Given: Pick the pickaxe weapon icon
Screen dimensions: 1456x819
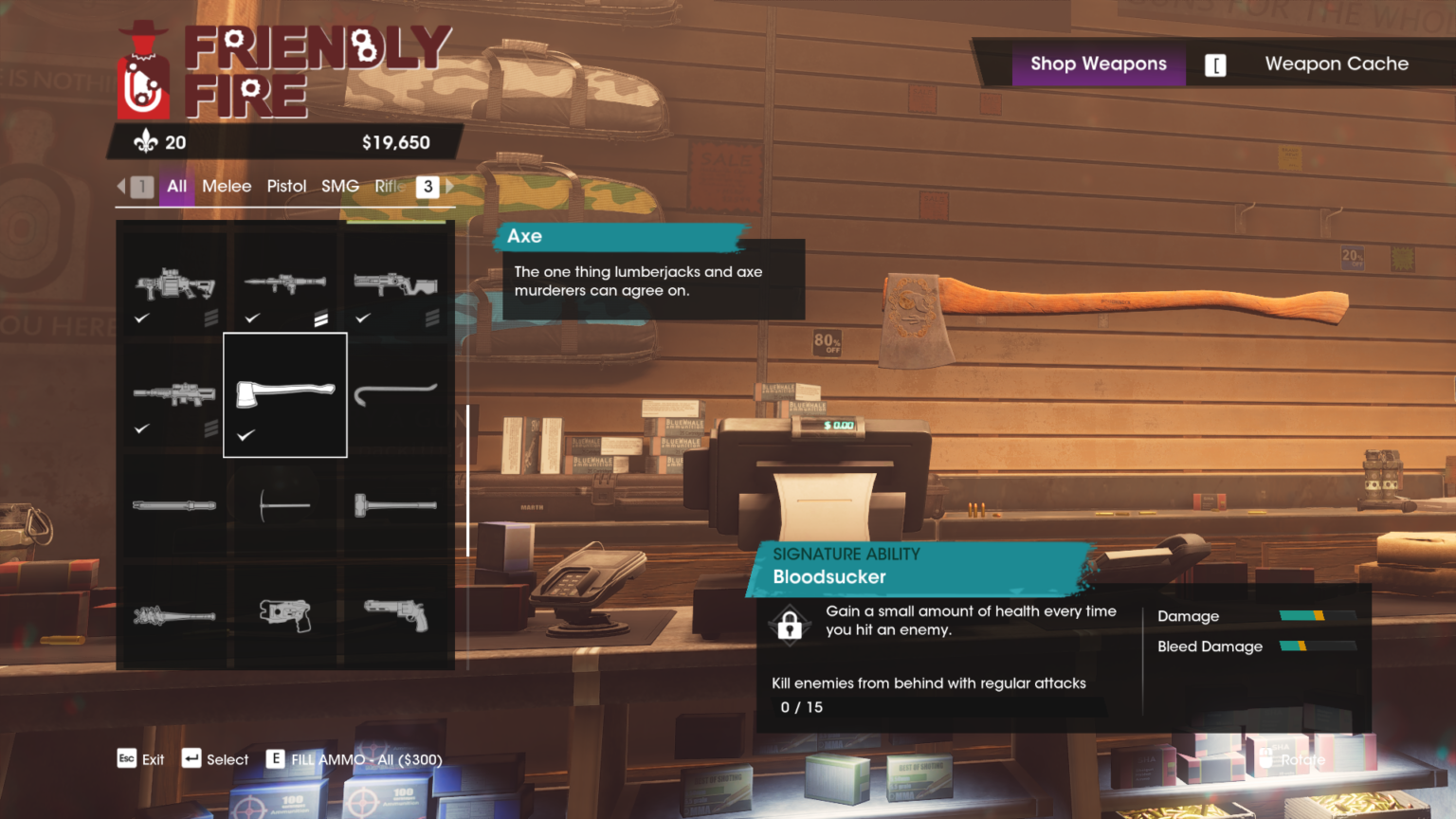Looking at the screenshot, I should 285,505.
